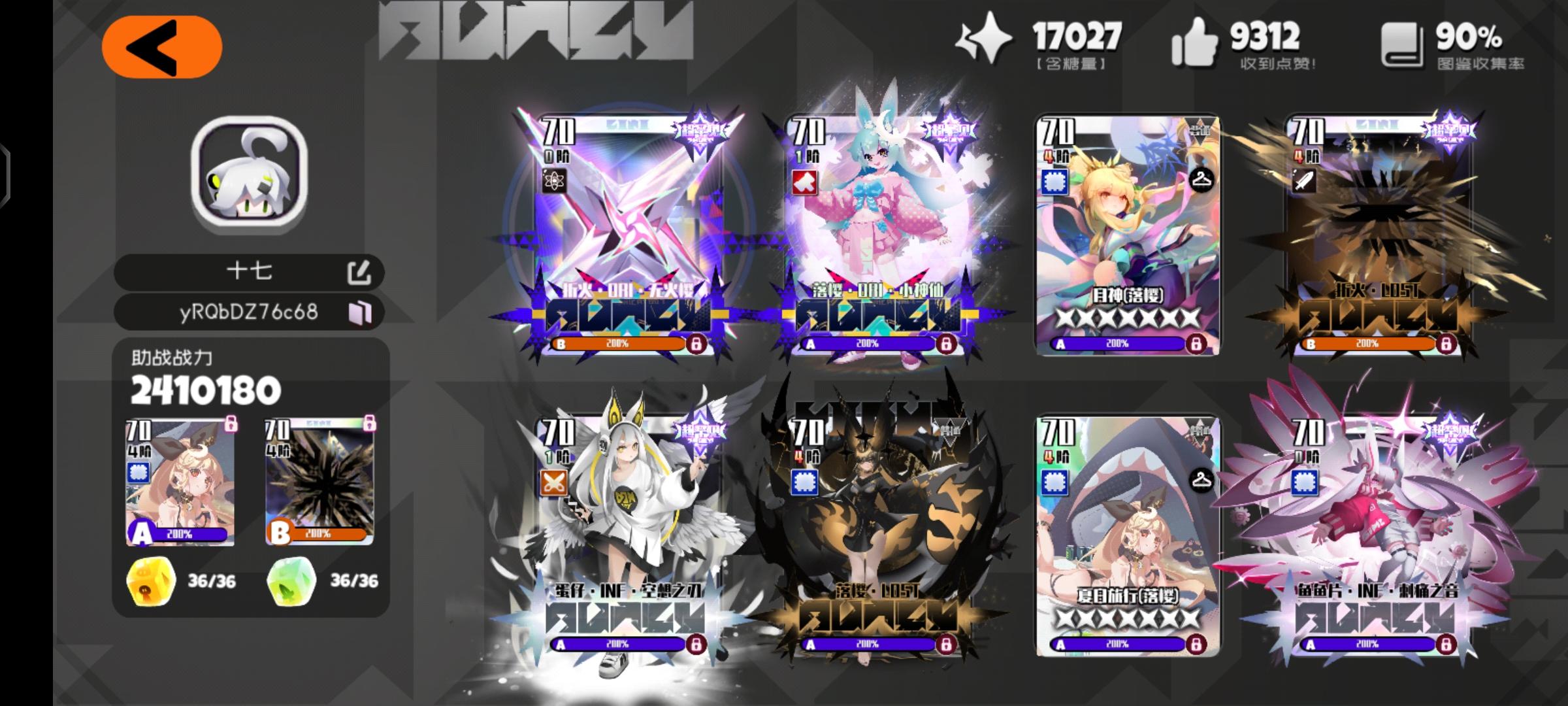Select the atom element icon on 折火·ORI·无火樱 card
1568x706 pixels.
click(x=553, y=181)
